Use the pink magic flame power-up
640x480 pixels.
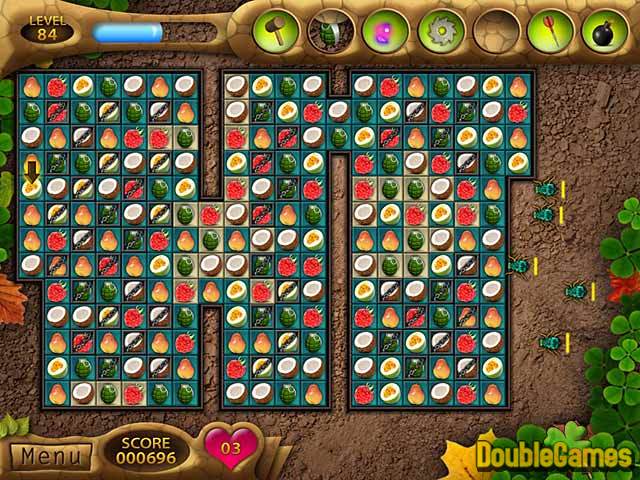click(385, 31)
